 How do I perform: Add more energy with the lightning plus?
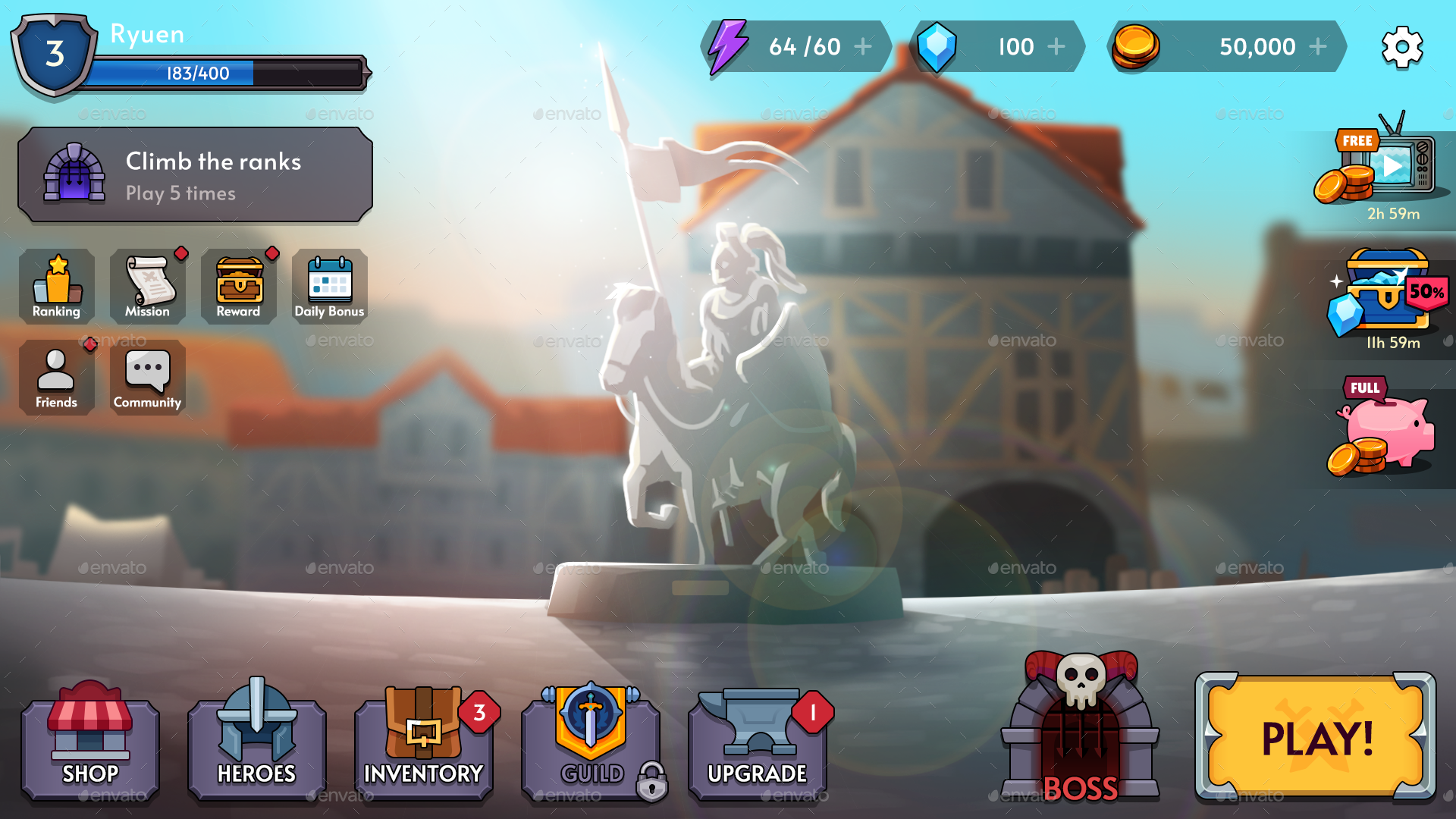point(863,46)
